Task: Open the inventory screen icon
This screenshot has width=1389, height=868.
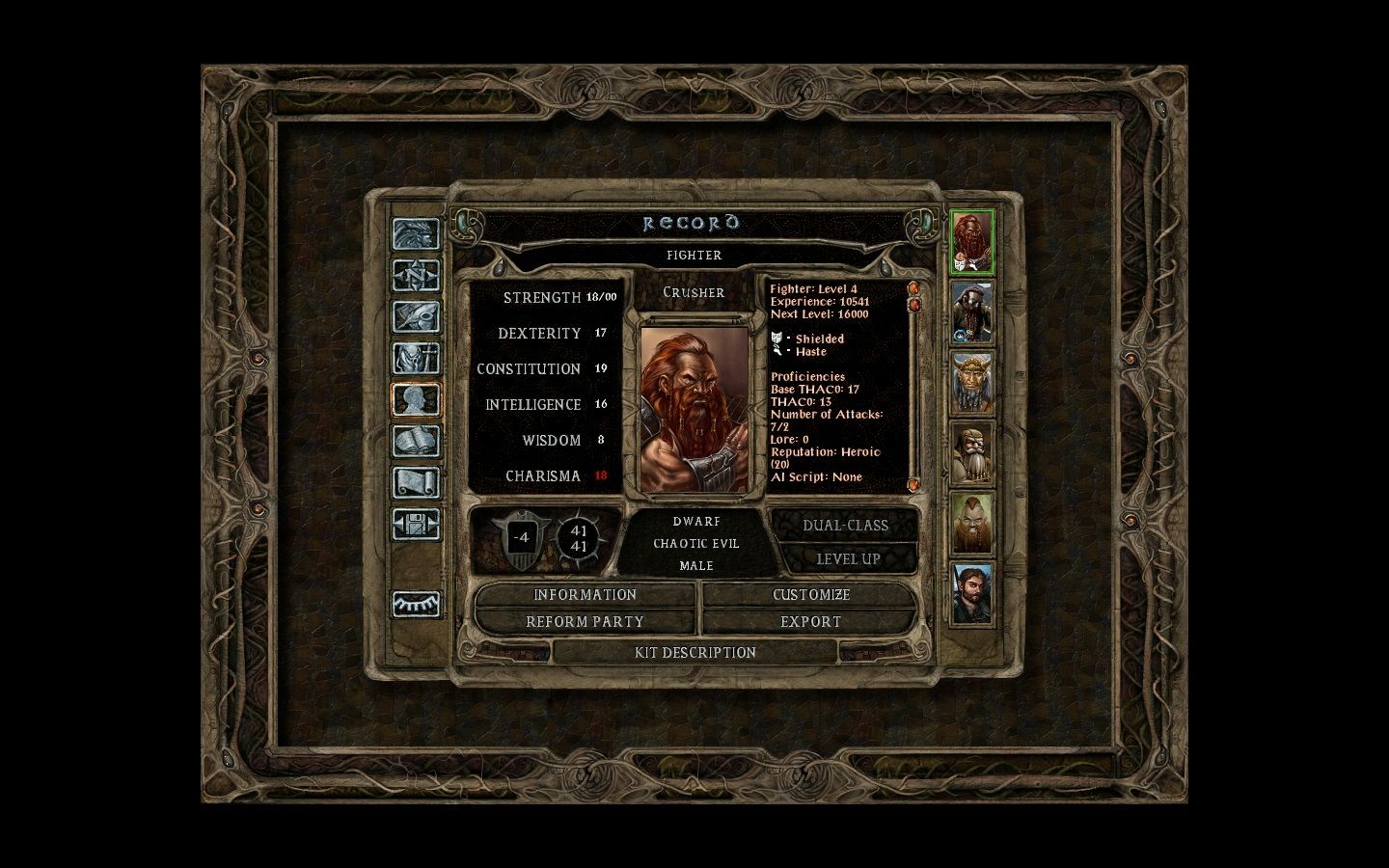Action: pyautogui.click(x=416, y=359)
